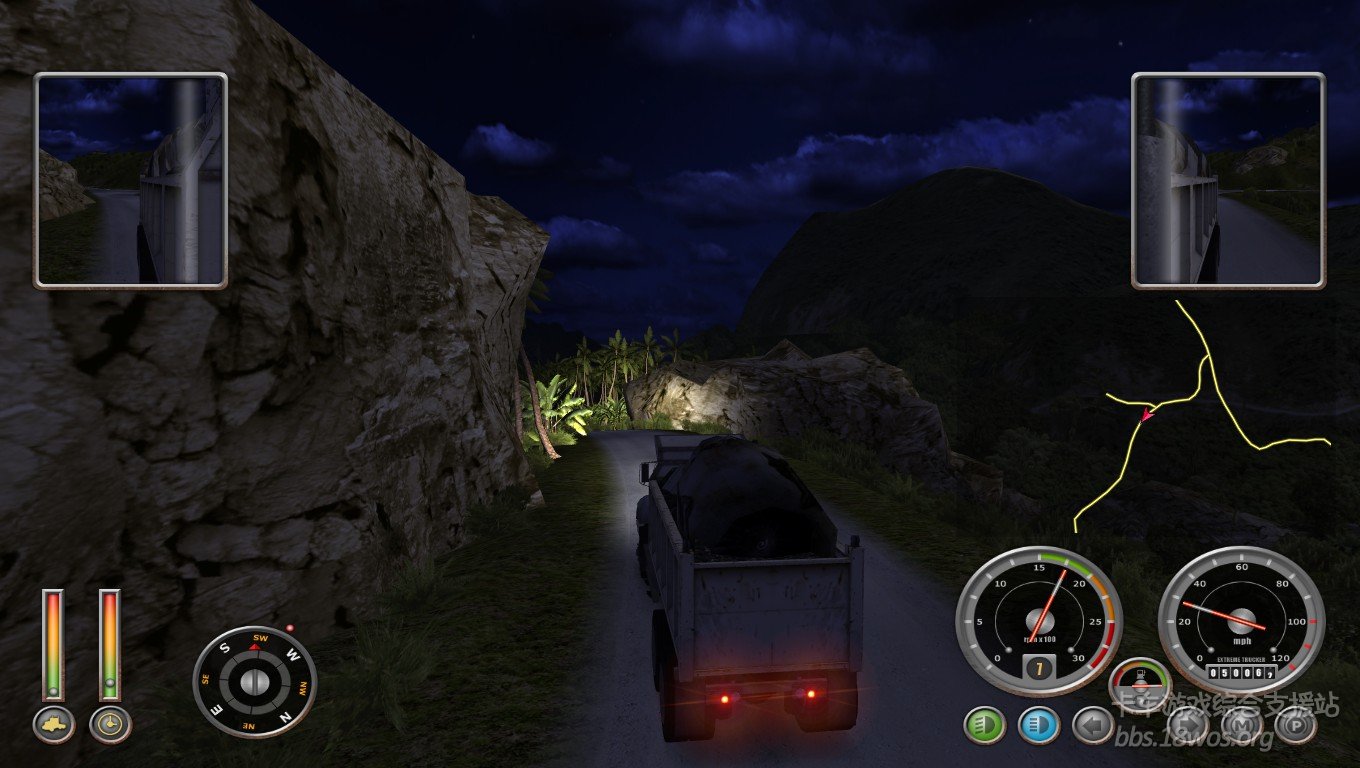Toggle the parking brake P button
The image size is (1360, 768).
pos(1296,724)
